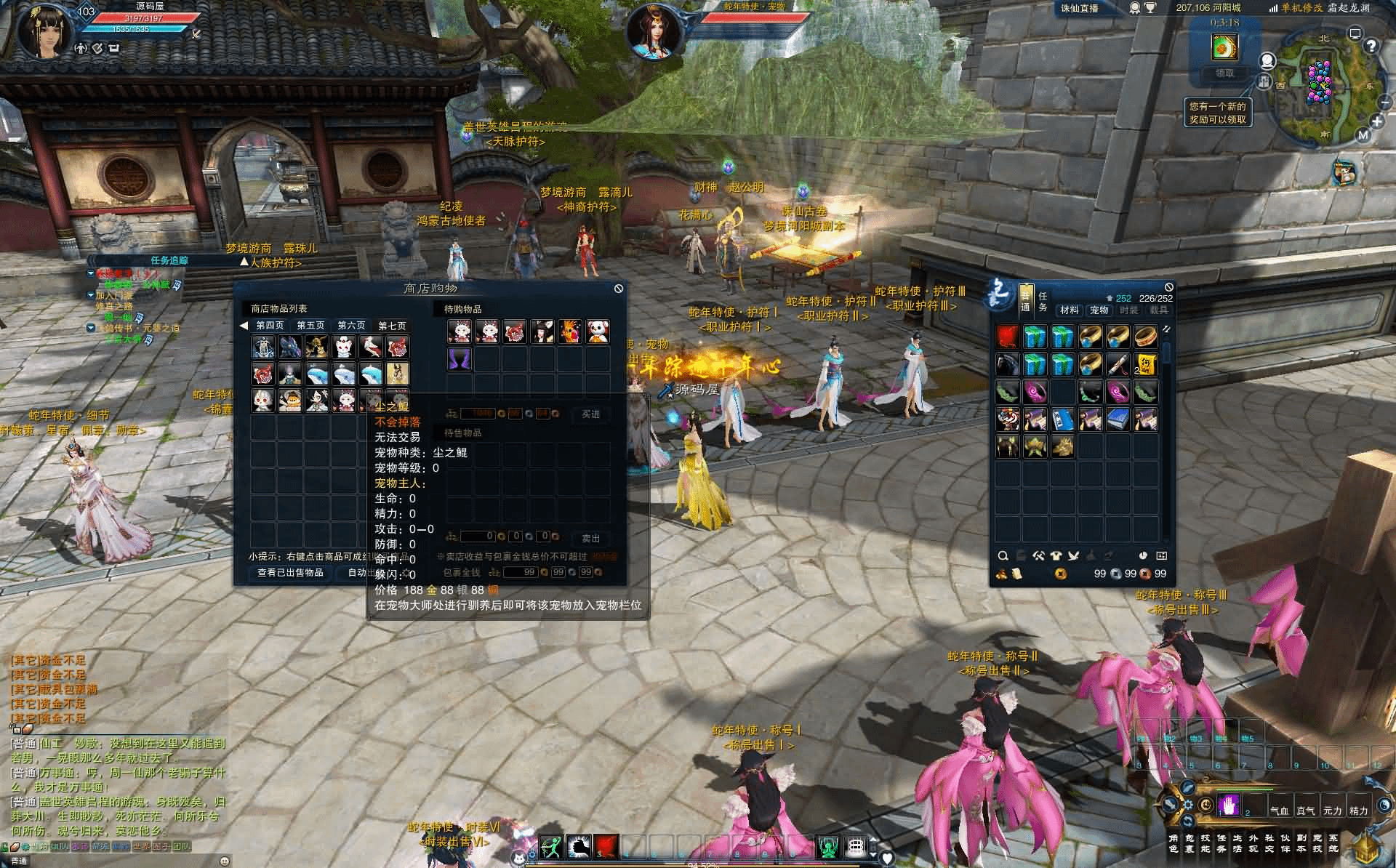
Task: Open 查看已出售物品 sold items list
Action: (x=290, y=573)
